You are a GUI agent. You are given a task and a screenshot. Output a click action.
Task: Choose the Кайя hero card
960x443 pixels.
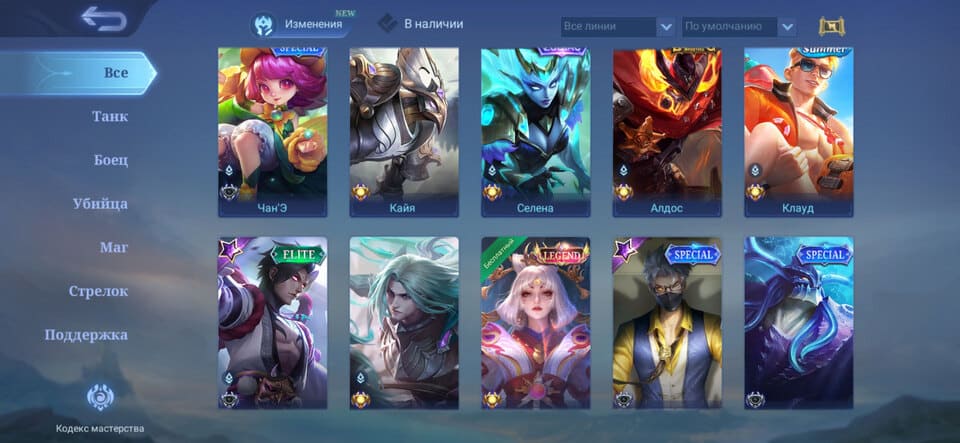coord(404,130)
